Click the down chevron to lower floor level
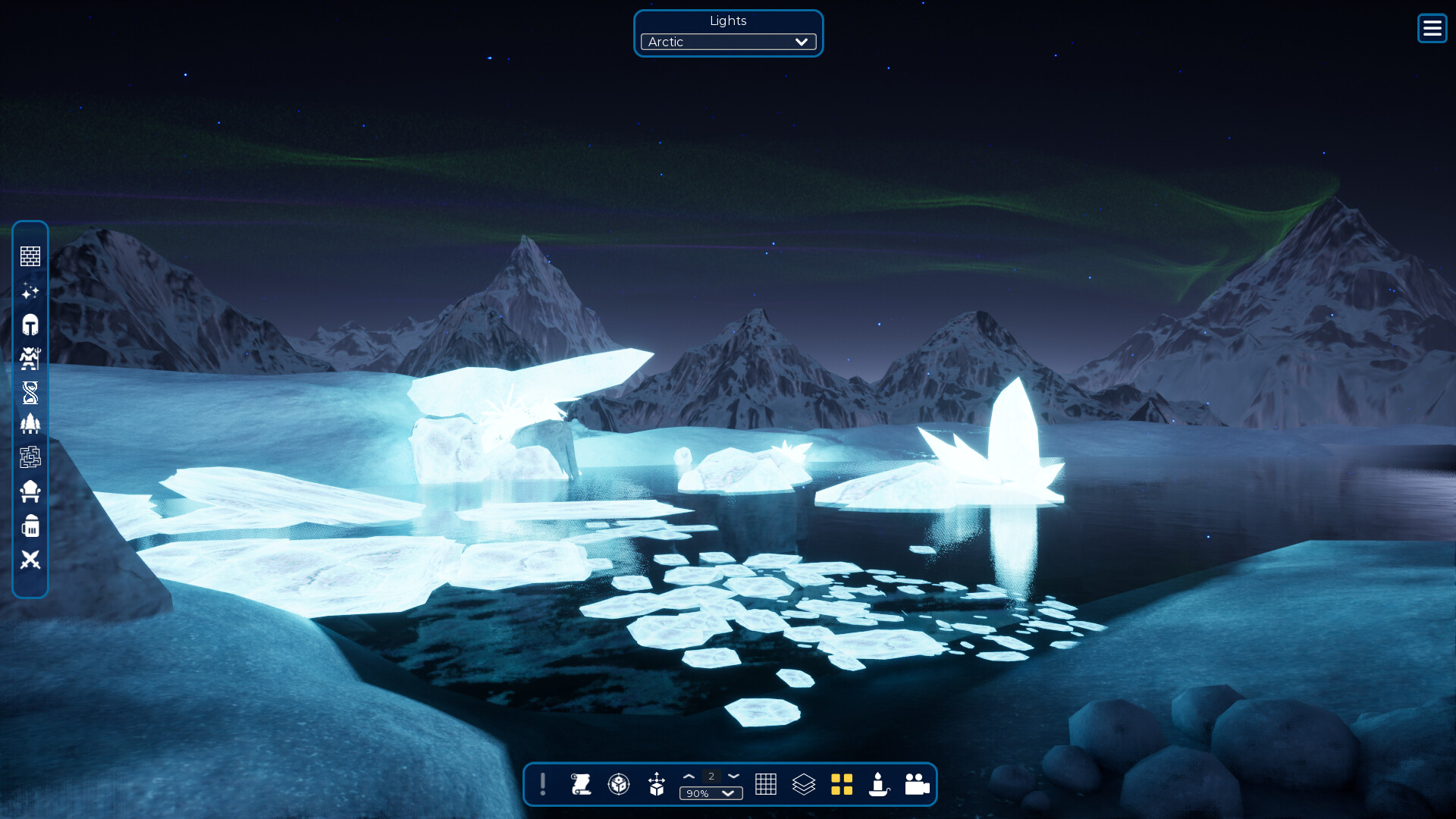 coord(733,776)
